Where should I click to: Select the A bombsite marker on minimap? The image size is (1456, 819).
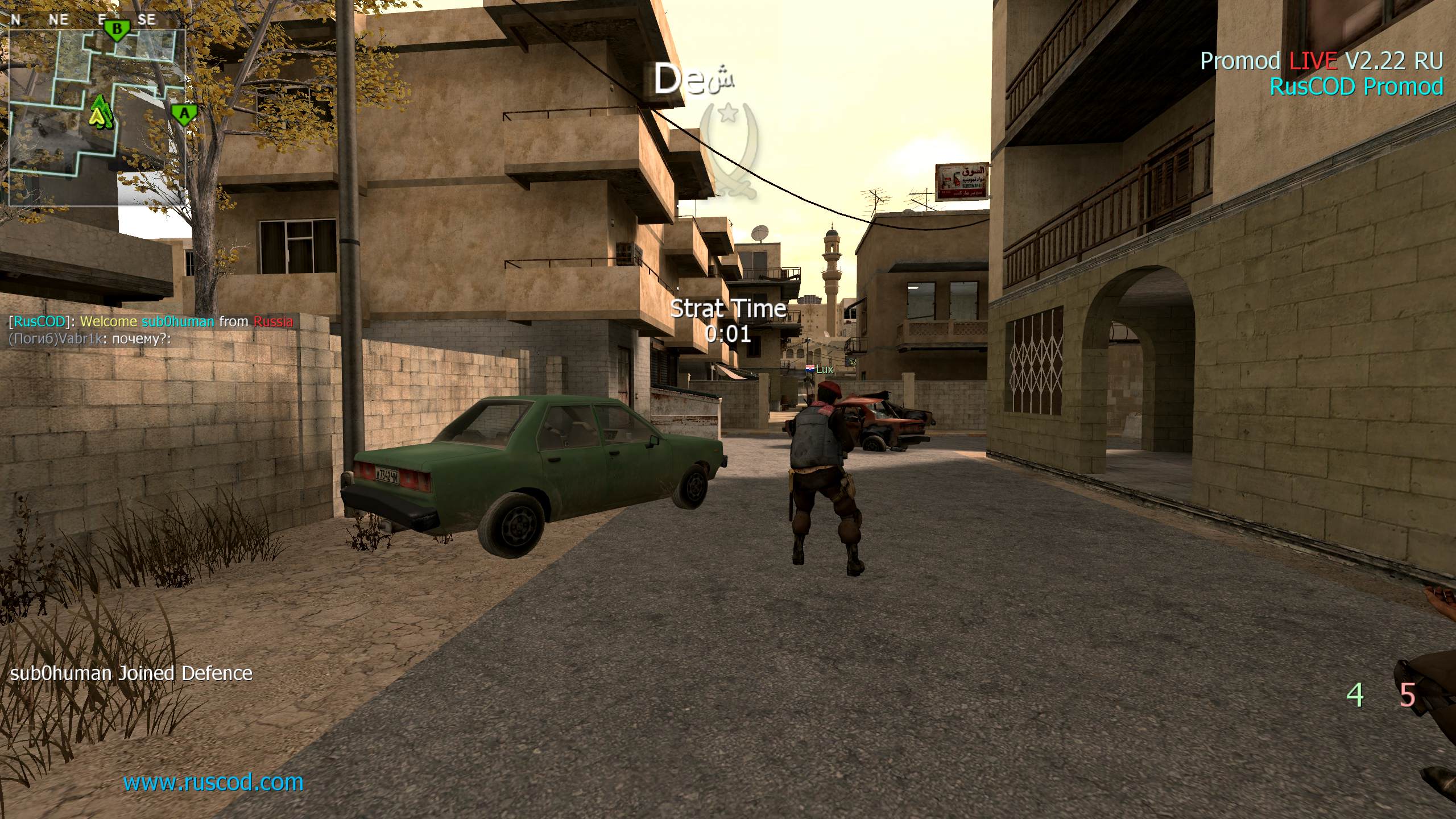[x=184, y=115]
